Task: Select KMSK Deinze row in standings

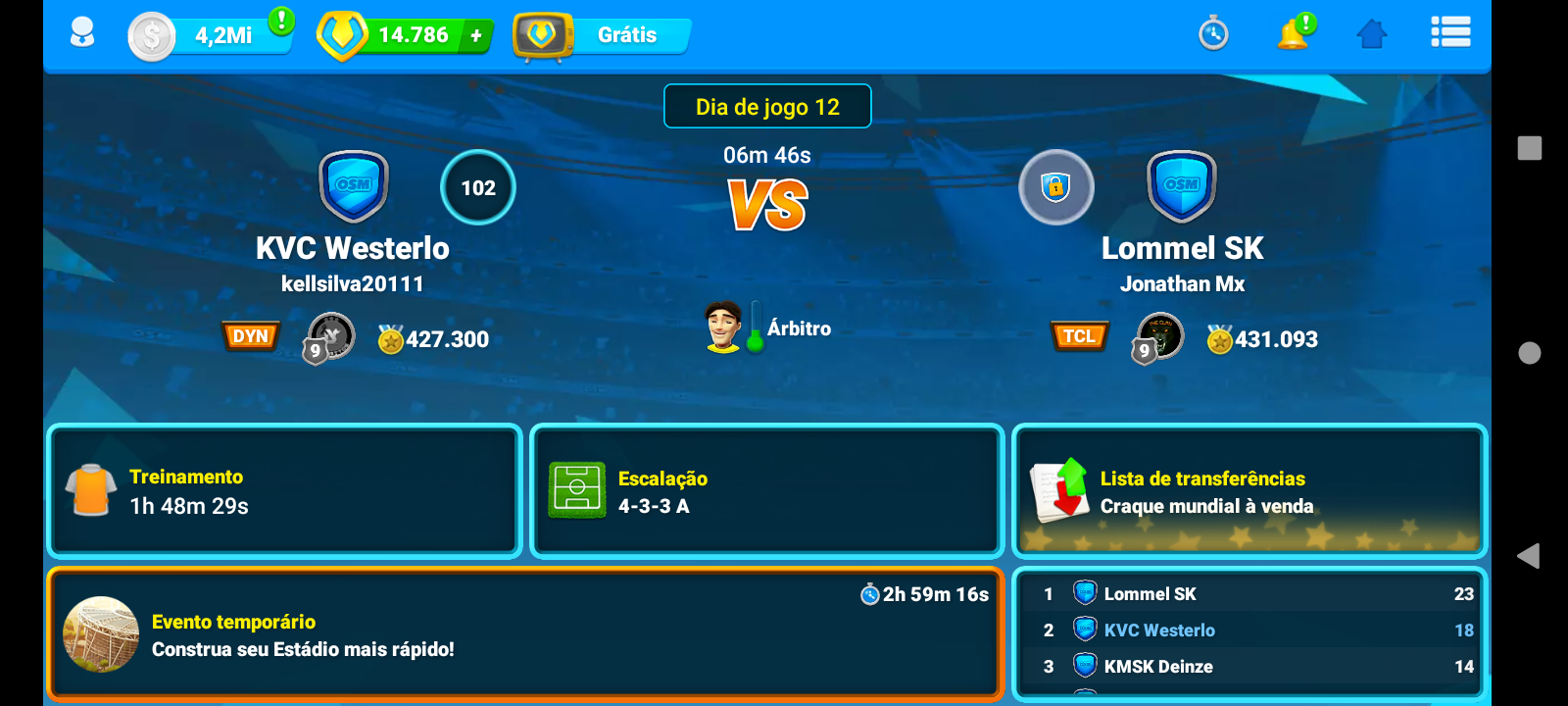Action: [1249, 667]
